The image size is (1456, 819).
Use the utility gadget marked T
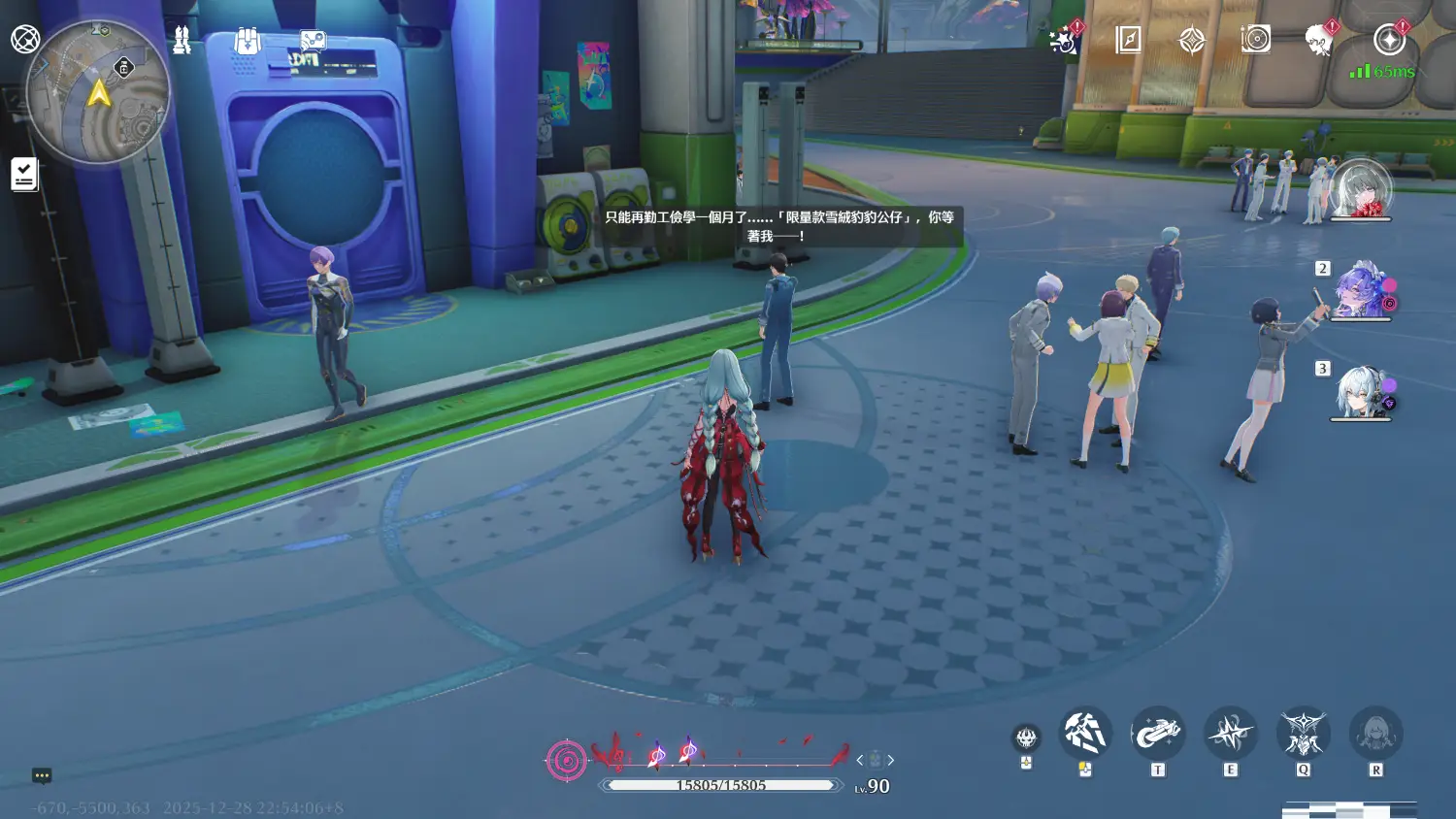tap(1157, 734)
